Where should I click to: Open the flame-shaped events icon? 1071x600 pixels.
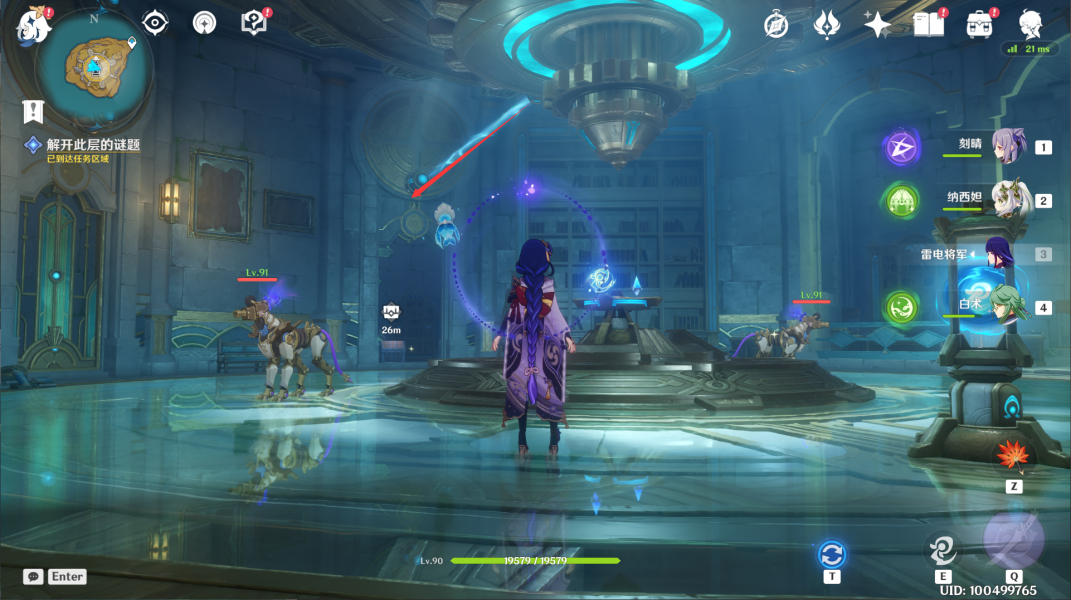click(827, 24)
